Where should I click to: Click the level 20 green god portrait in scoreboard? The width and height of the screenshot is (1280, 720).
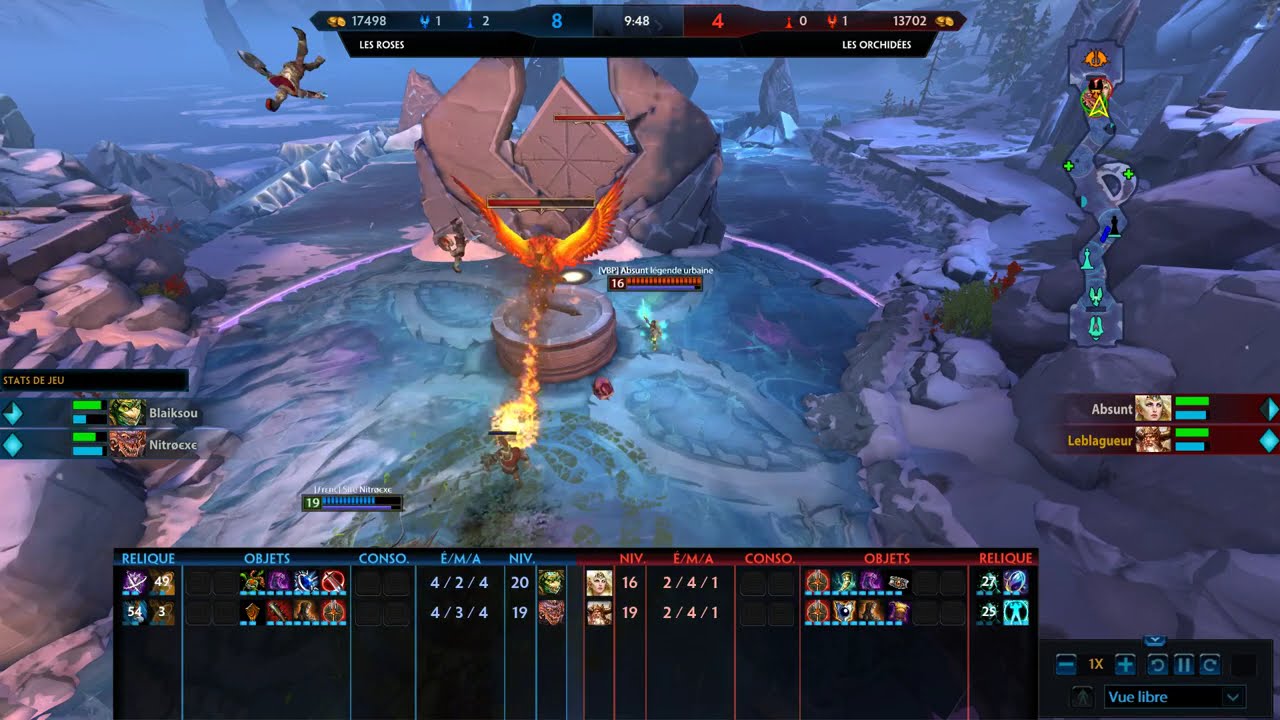pyautogui.click(x=550, y=583)
